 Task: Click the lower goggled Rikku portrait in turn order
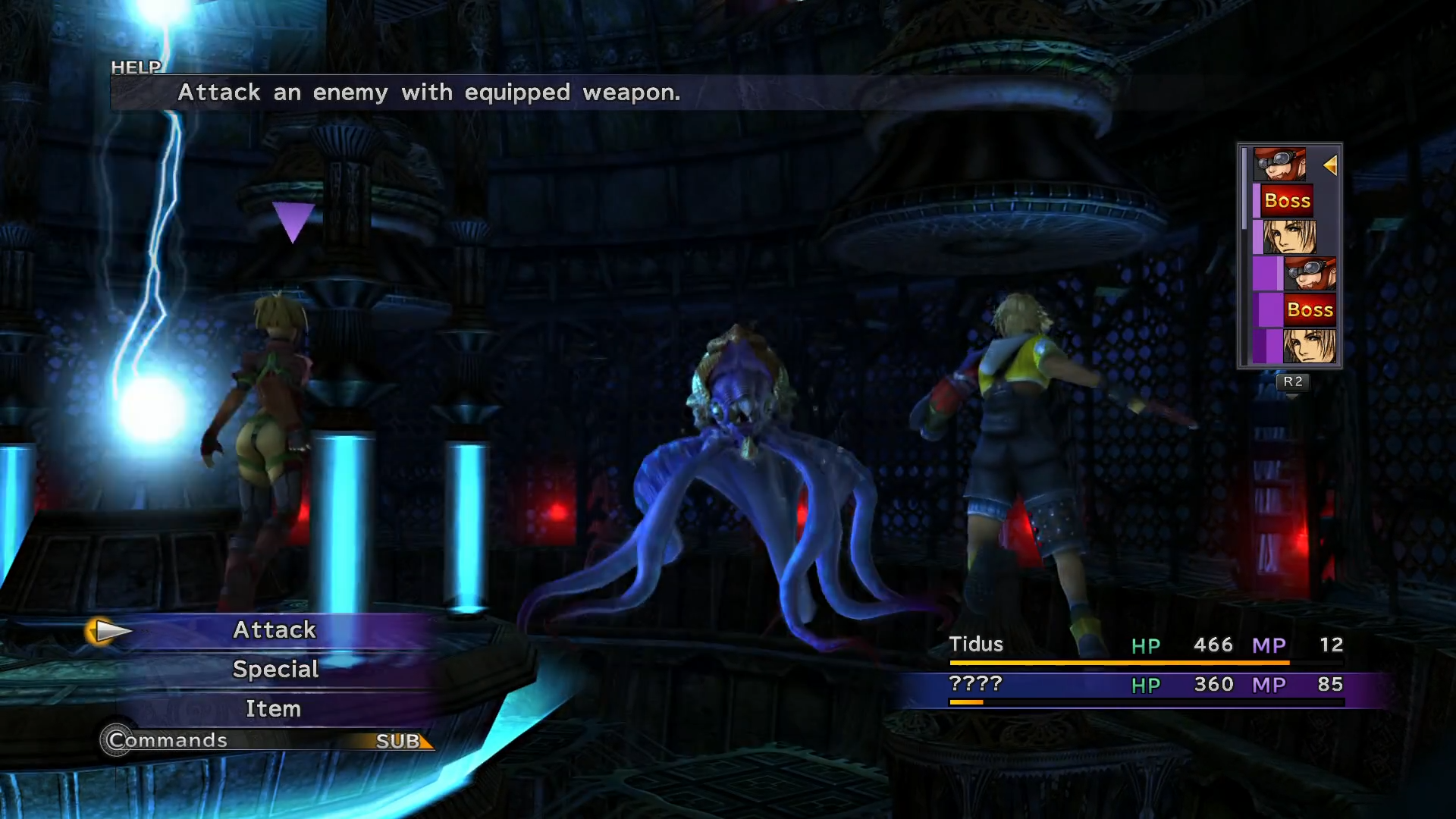[x=1312, y=273]
